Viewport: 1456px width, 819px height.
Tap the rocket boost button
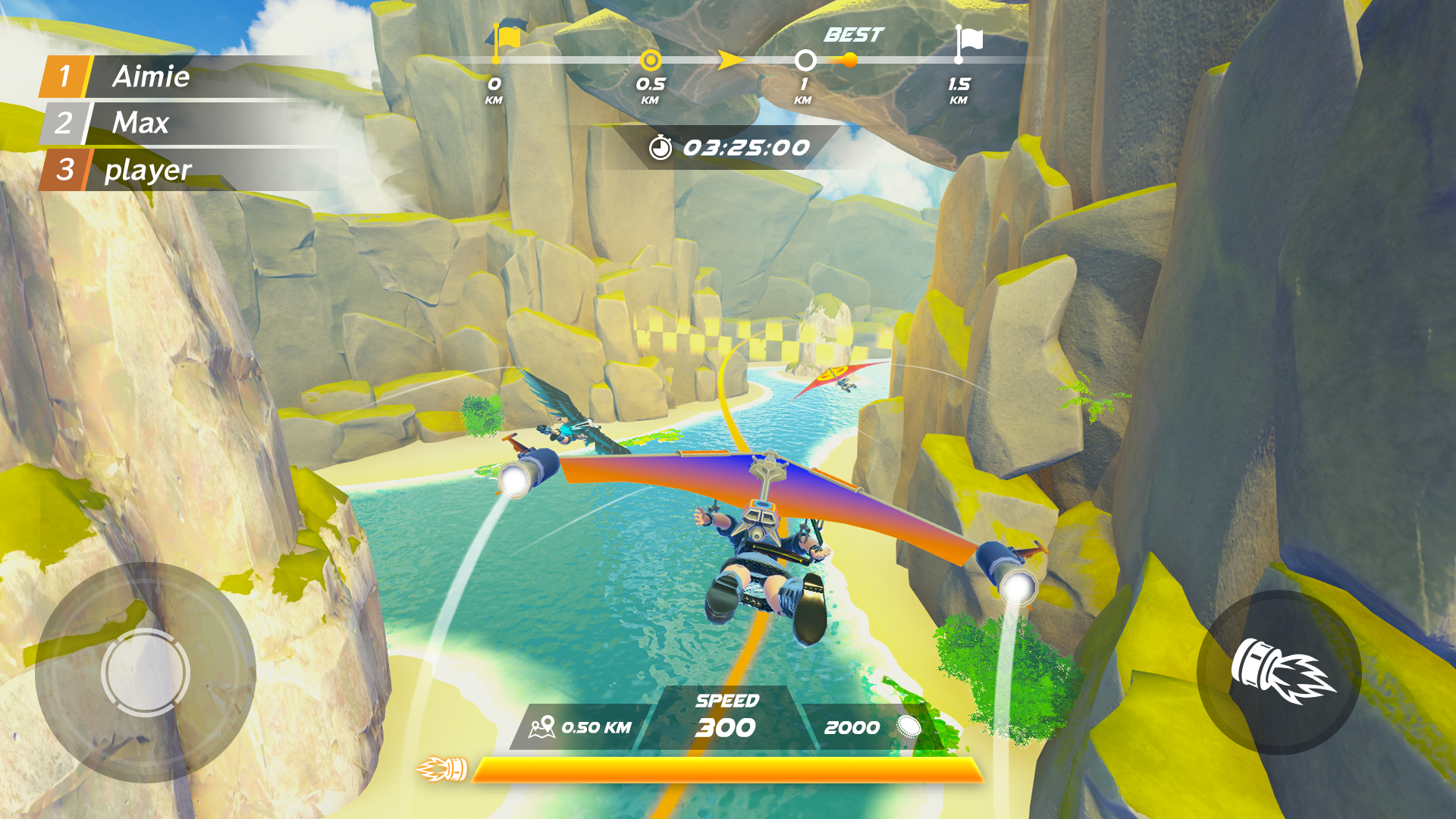tap(1279, 672)
